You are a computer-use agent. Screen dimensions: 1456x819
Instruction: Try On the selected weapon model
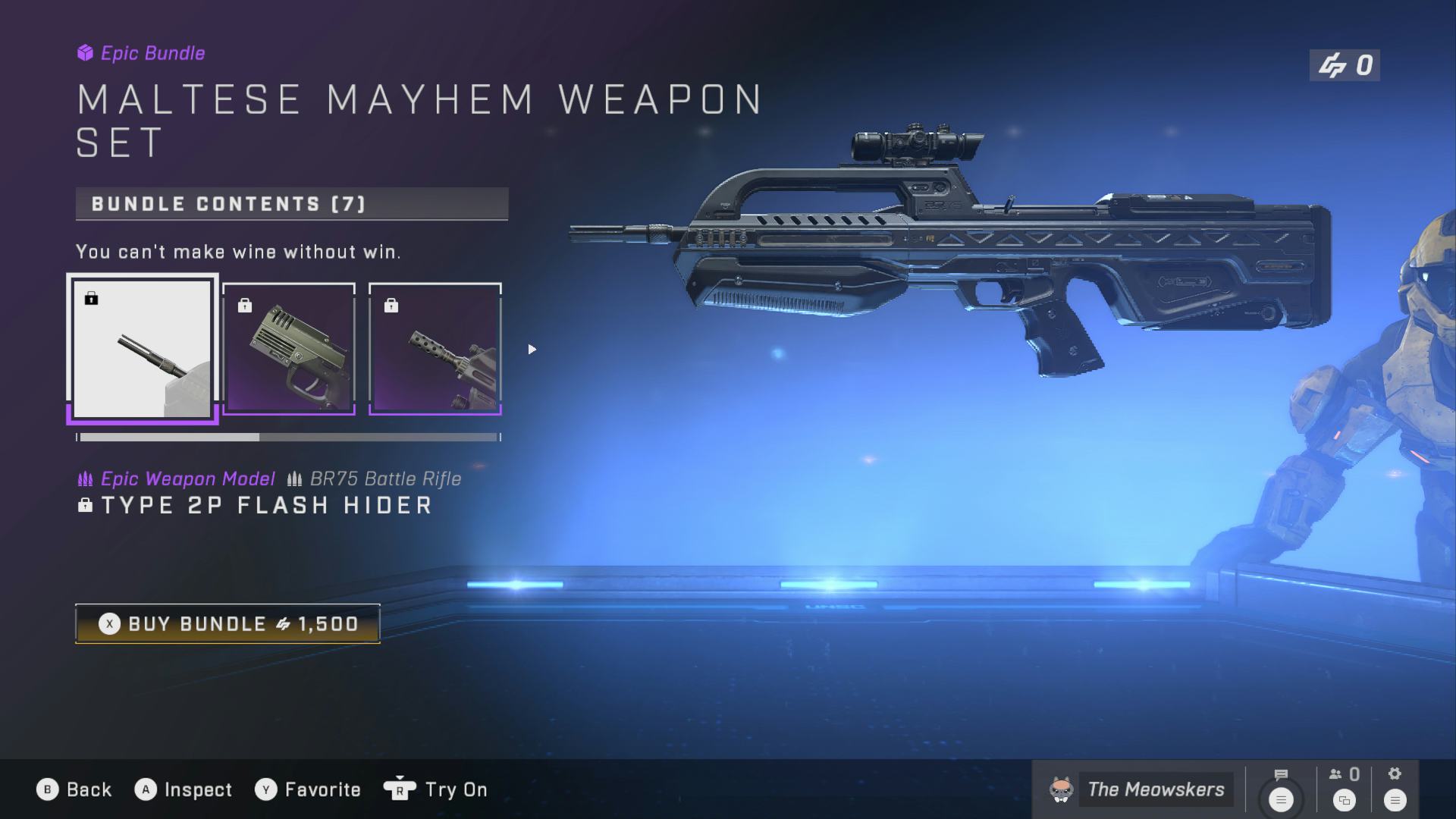436,789
